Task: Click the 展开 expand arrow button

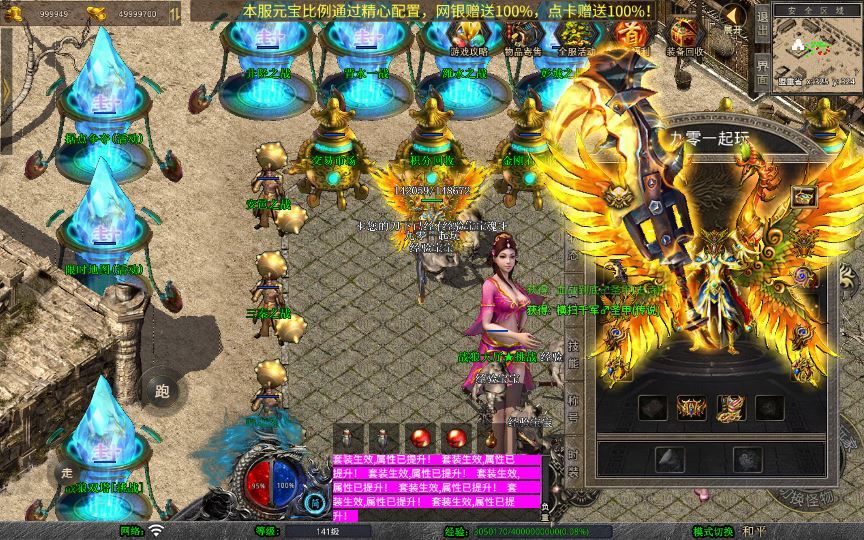Action: (x=734, y=18)
